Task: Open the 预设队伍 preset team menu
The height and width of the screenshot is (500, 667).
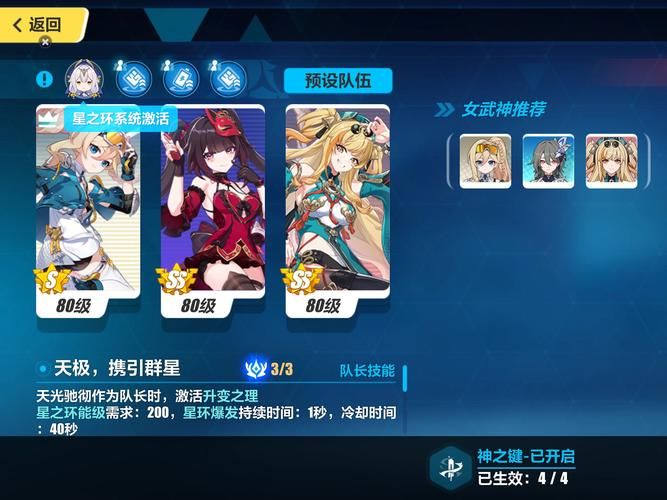Action: click(x=337, y=80)
